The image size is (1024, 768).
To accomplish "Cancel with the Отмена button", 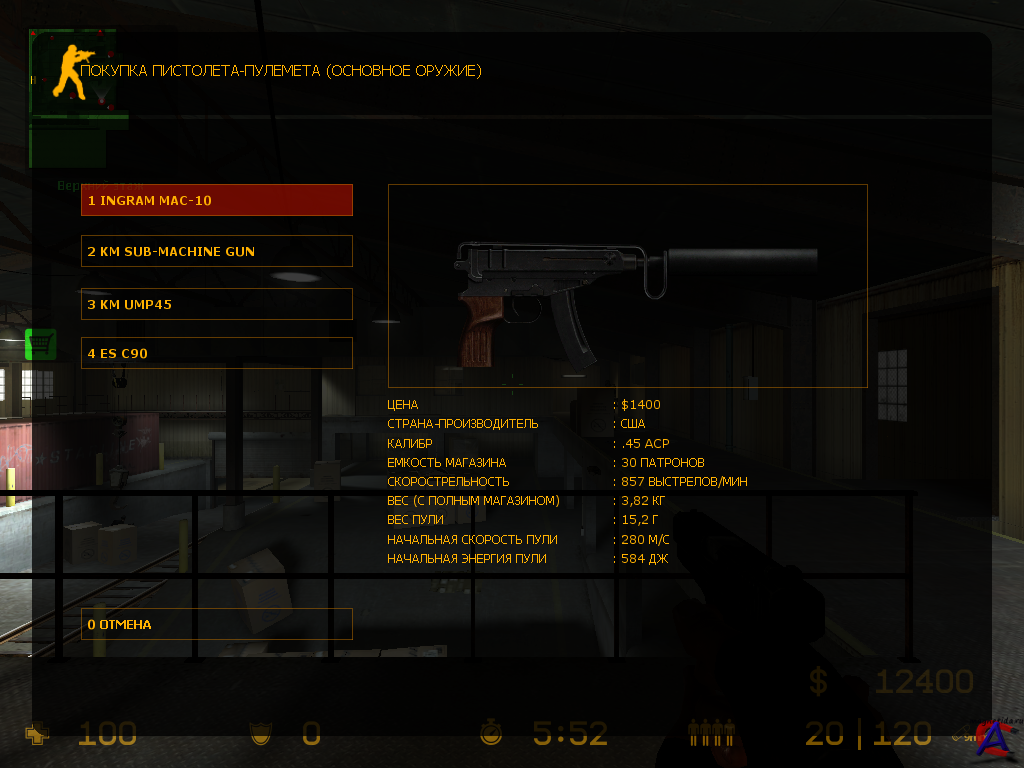I will pos(216,624).
